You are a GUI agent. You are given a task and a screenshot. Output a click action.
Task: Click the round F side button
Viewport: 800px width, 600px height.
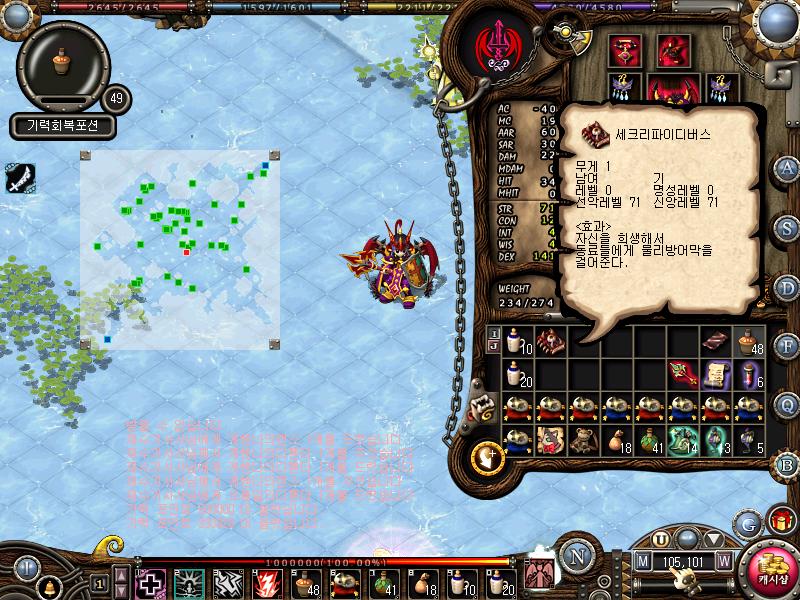788,345
